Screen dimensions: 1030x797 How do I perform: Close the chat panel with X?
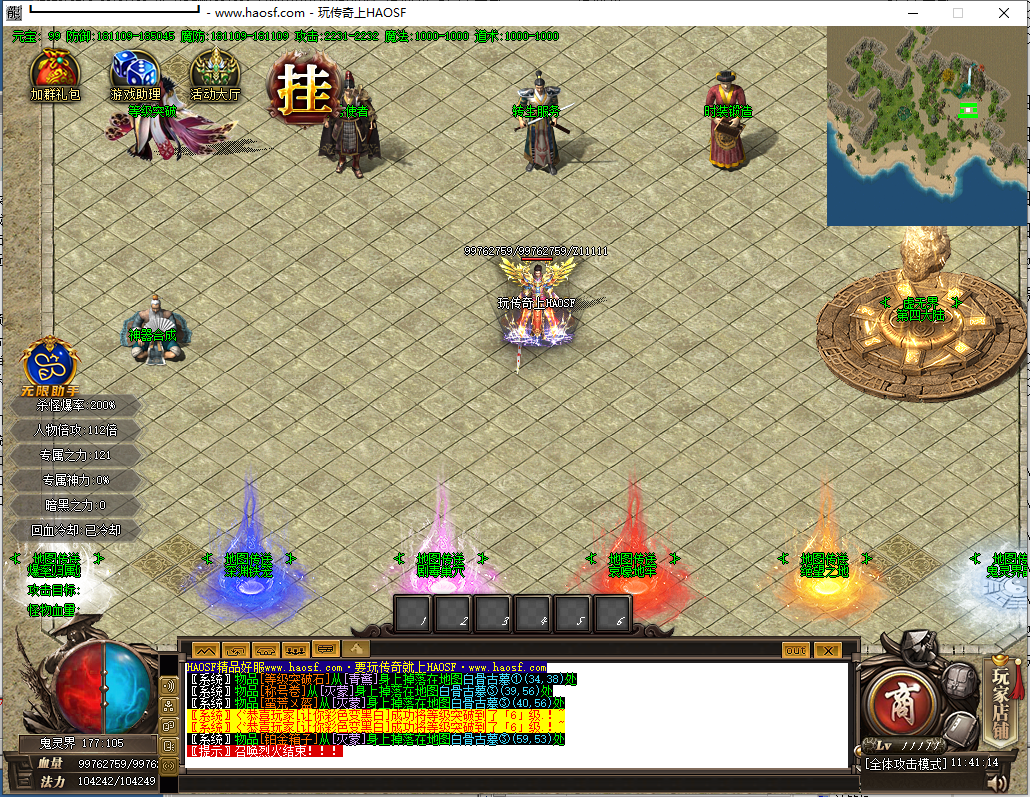tap(827, 650)
